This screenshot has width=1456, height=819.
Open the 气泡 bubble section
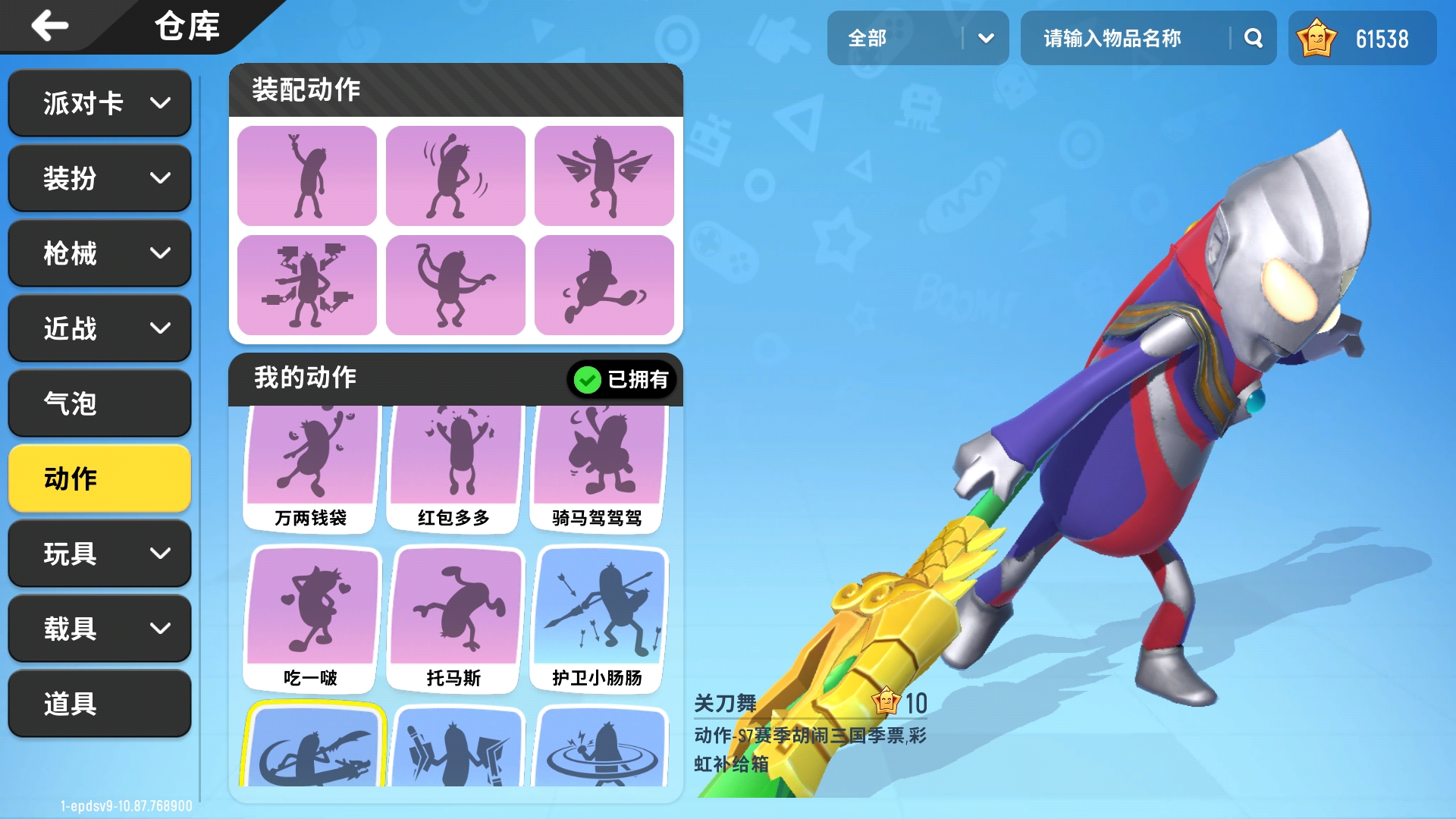click(99, 403)
